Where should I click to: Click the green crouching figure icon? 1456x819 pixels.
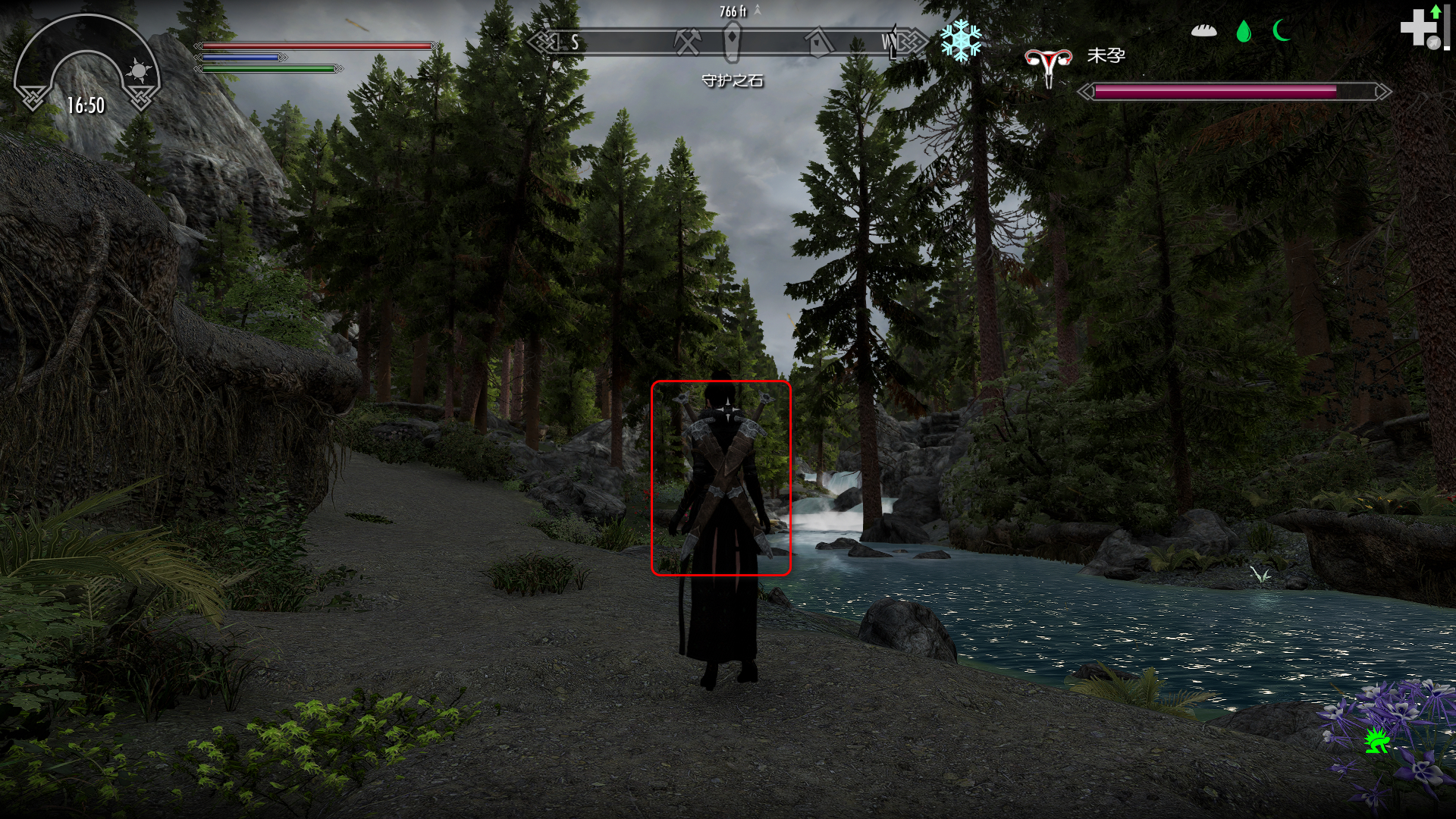pos(1376,739)
